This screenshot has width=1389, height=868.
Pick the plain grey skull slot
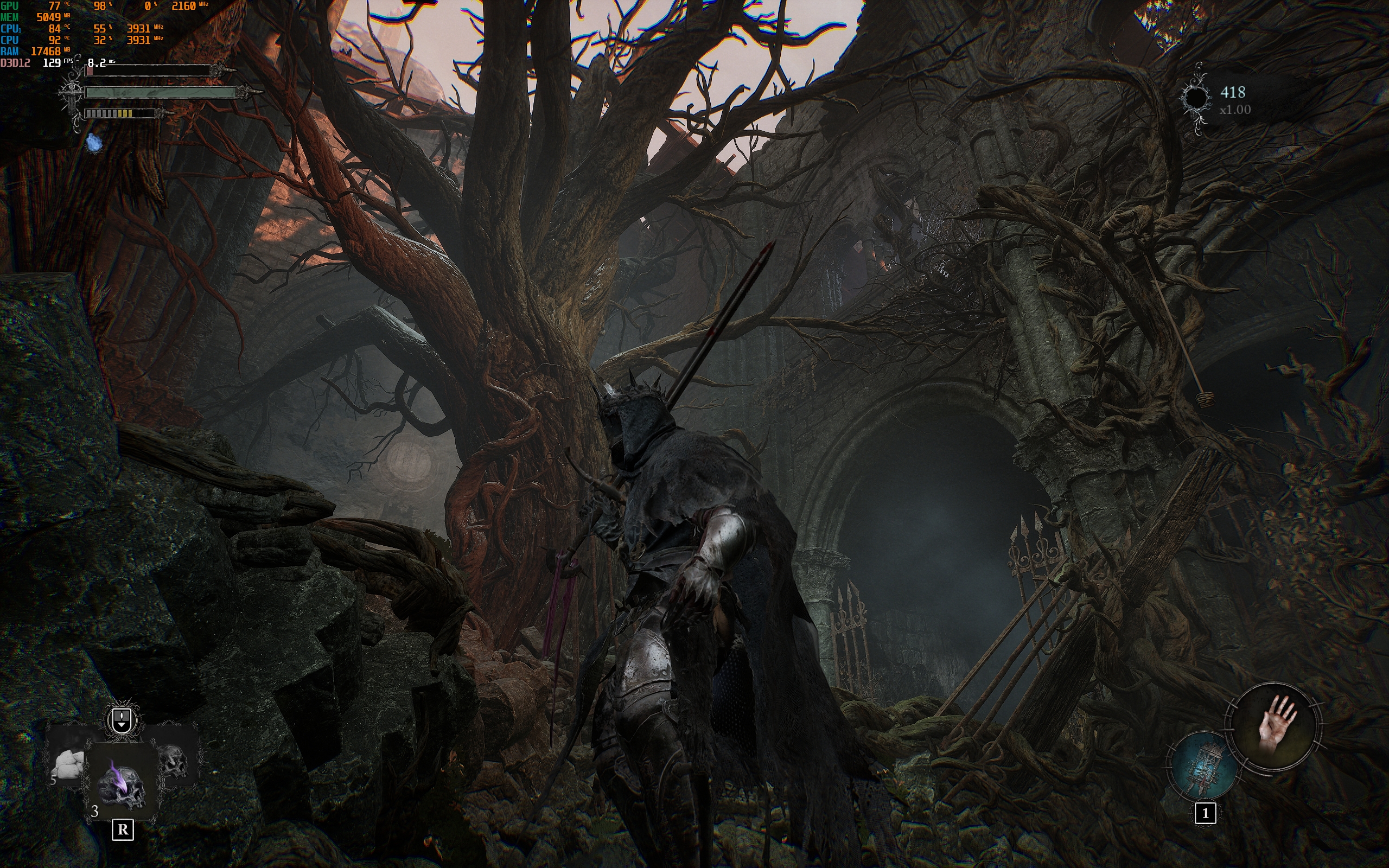(x=173, y=760)
